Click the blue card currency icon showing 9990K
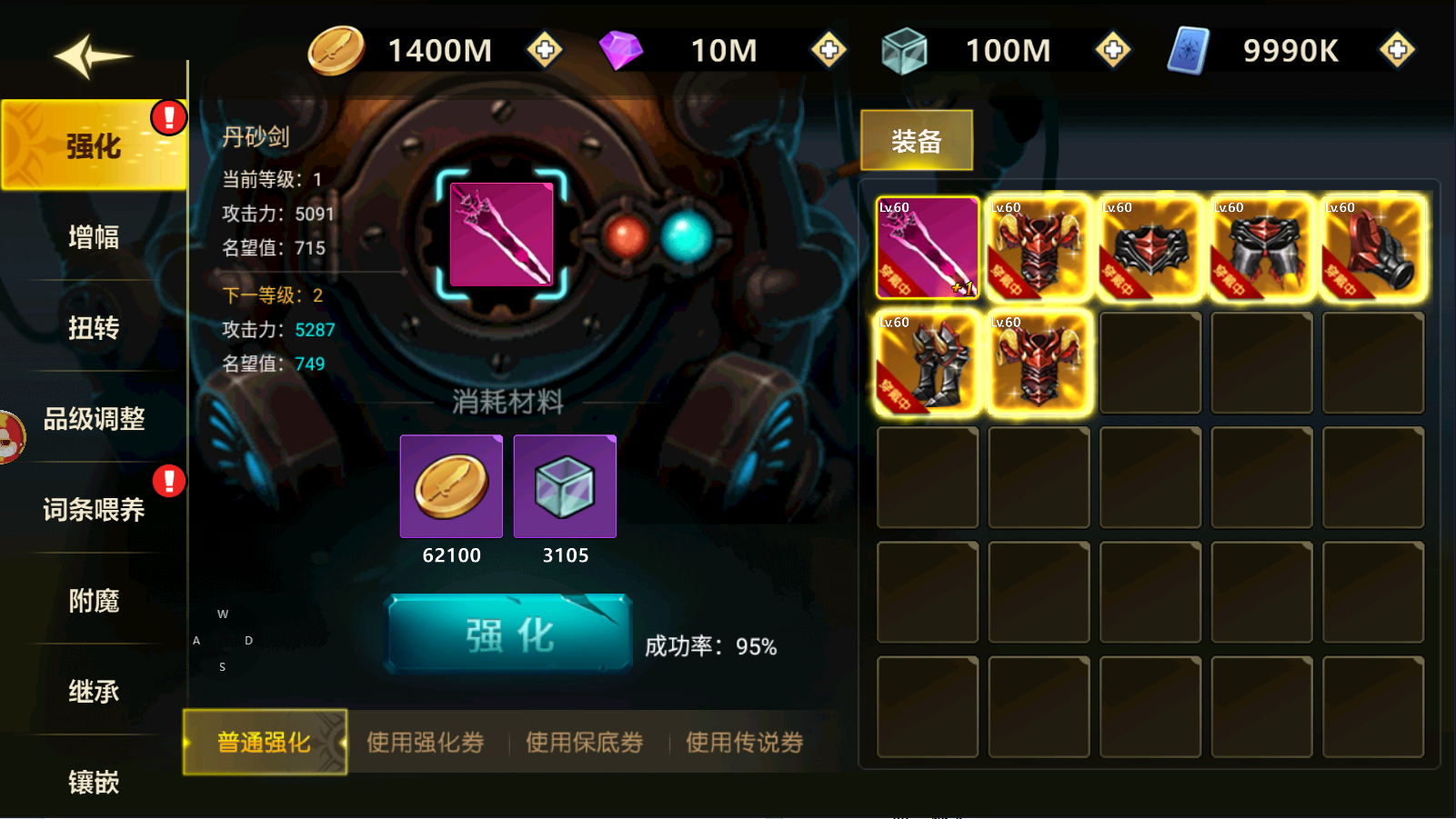Screen dimensions: 1456x819 1188,51
